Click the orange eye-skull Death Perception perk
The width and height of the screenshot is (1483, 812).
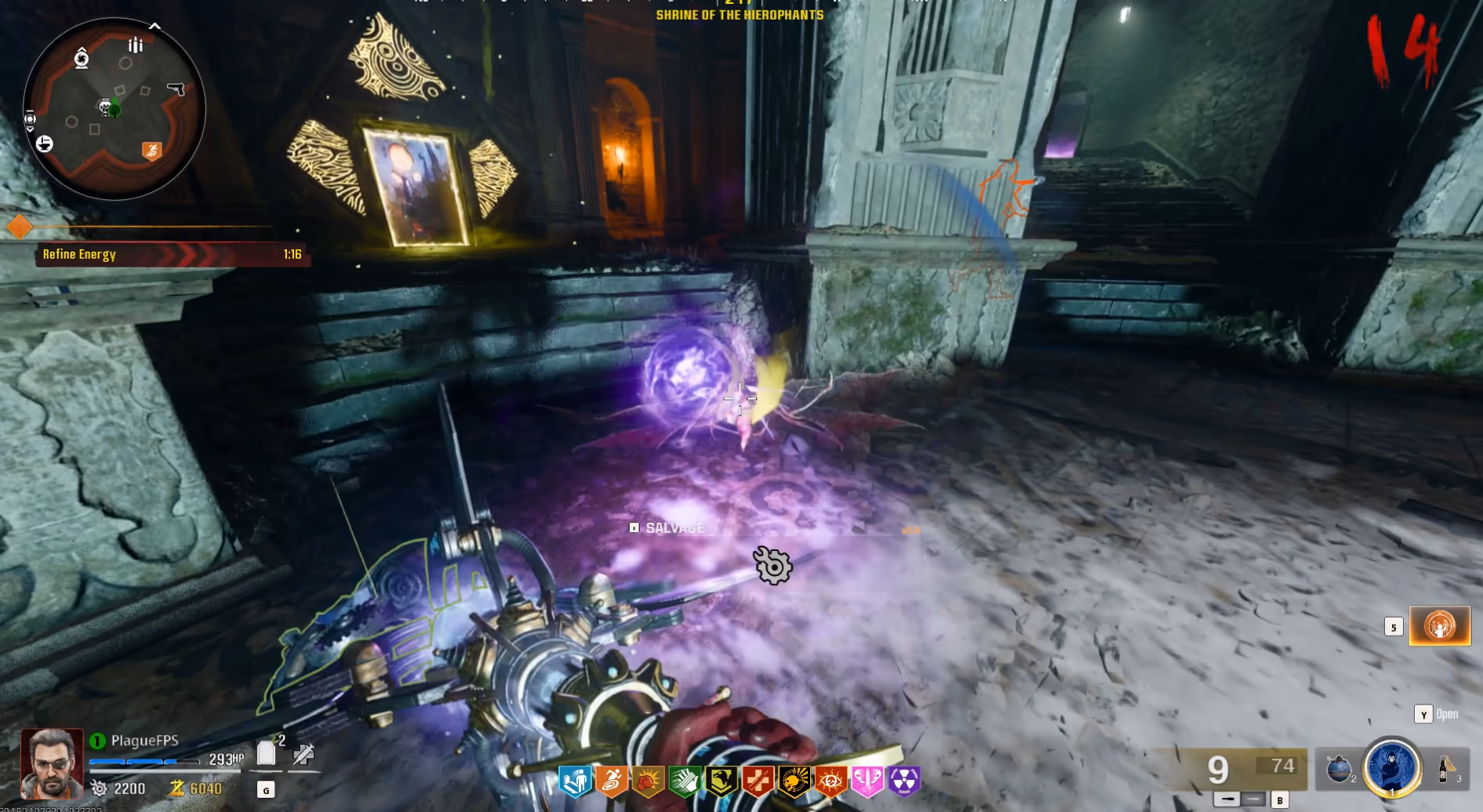tap(831, 781)
